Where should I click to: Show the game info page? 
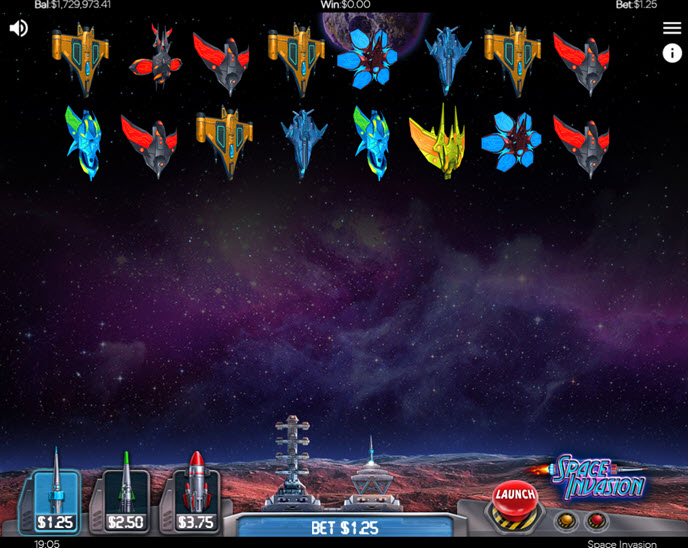pyautogui.click(x=672, y=54)
